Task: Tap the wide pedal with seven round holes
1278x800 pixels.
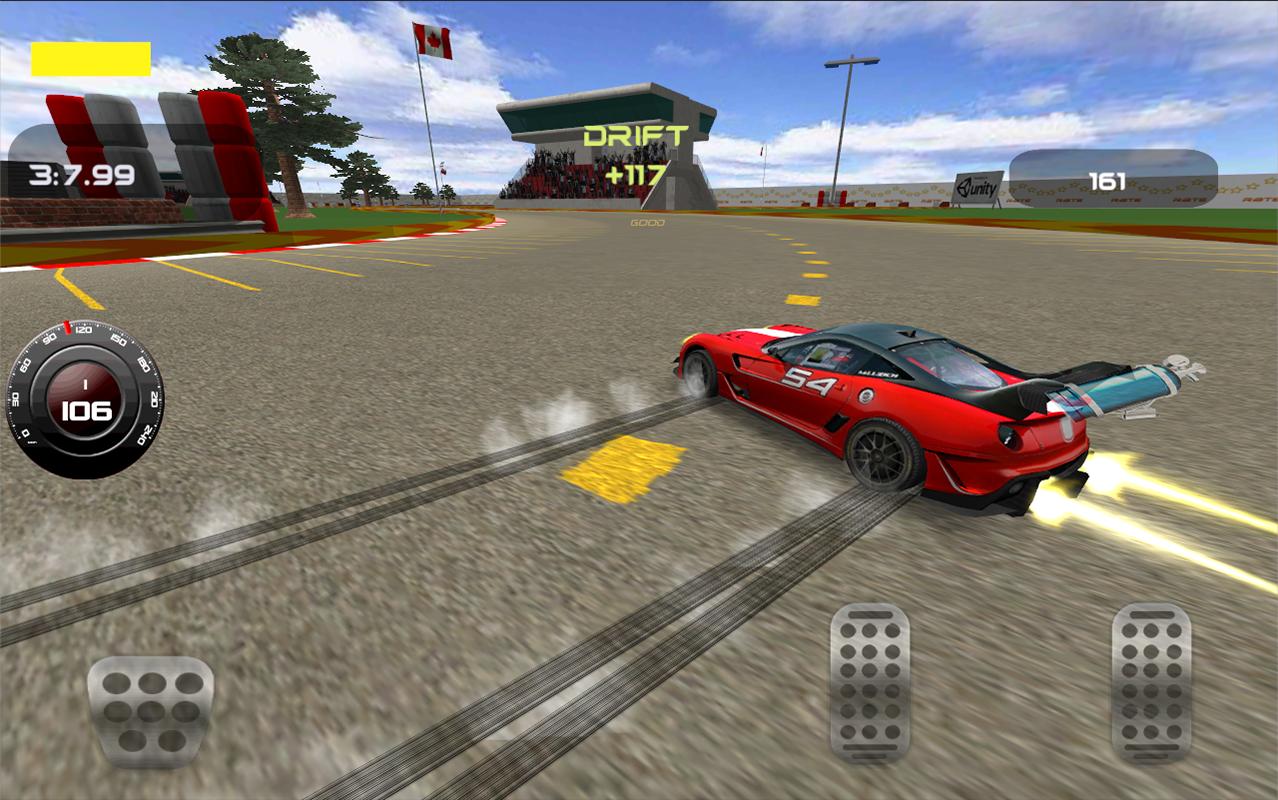Action: (x=150, y=711)
